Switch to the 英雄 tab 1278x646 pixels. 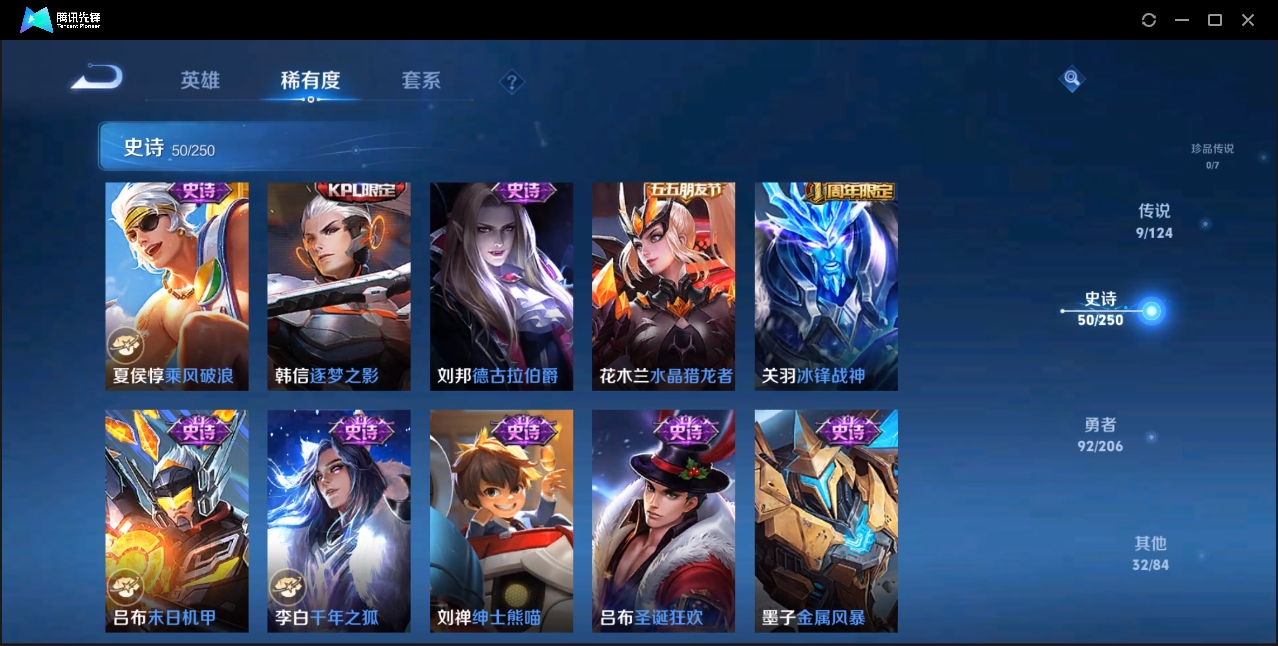pyautogui.click(x=200, y=80)
